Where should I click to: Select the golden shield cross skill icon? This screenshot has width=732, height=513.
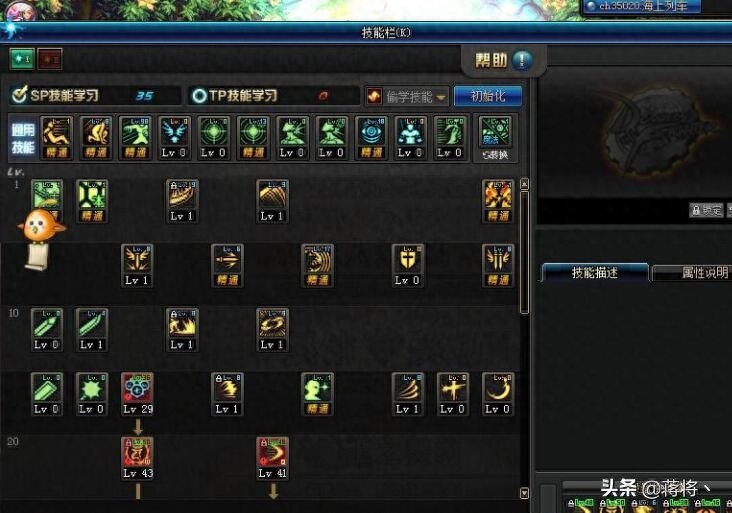407,263
